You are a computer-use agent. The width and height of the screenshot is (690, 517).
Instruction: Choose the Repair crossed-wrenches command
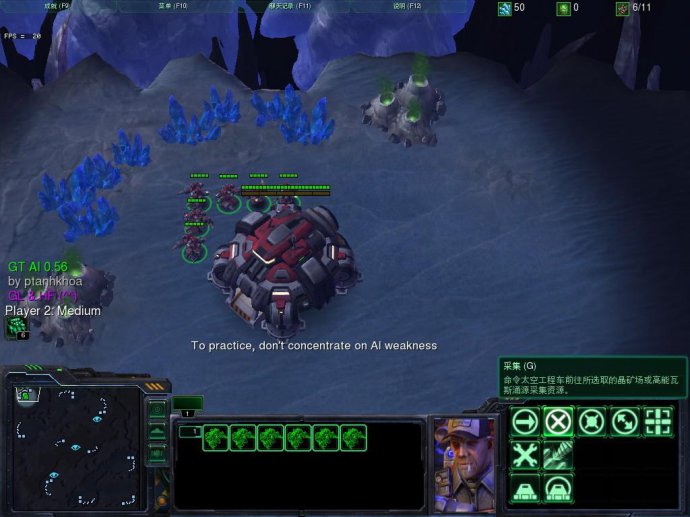[525, 455]
